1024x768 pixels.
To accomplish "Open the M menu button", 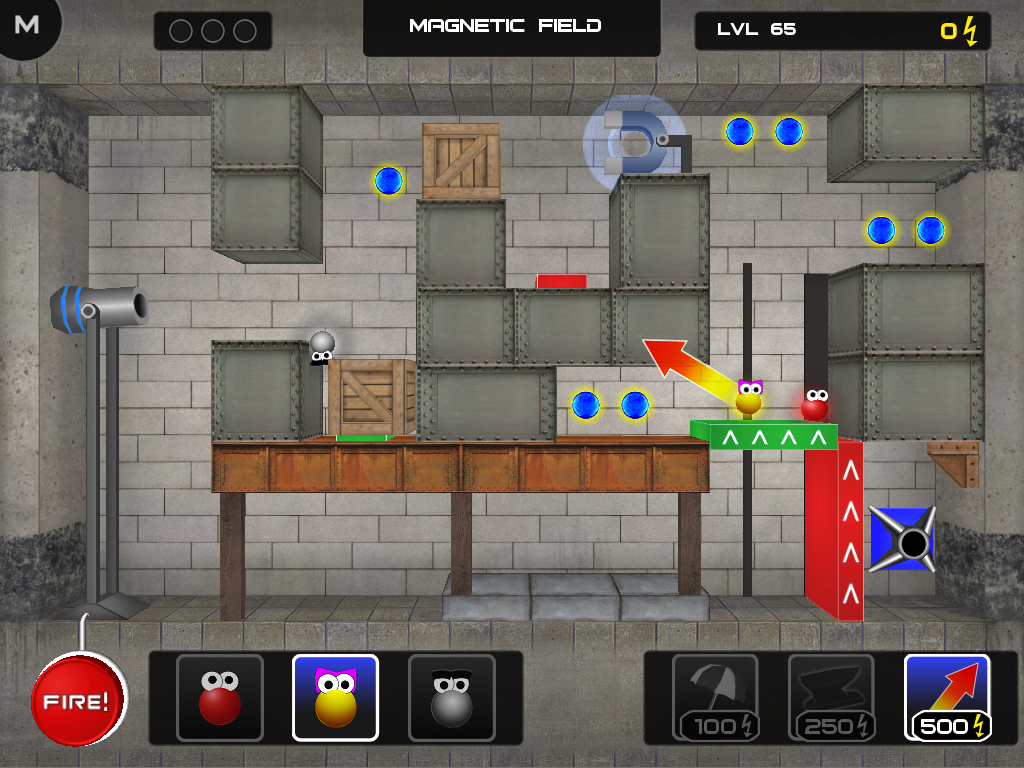I will click(x=27, y=25).
